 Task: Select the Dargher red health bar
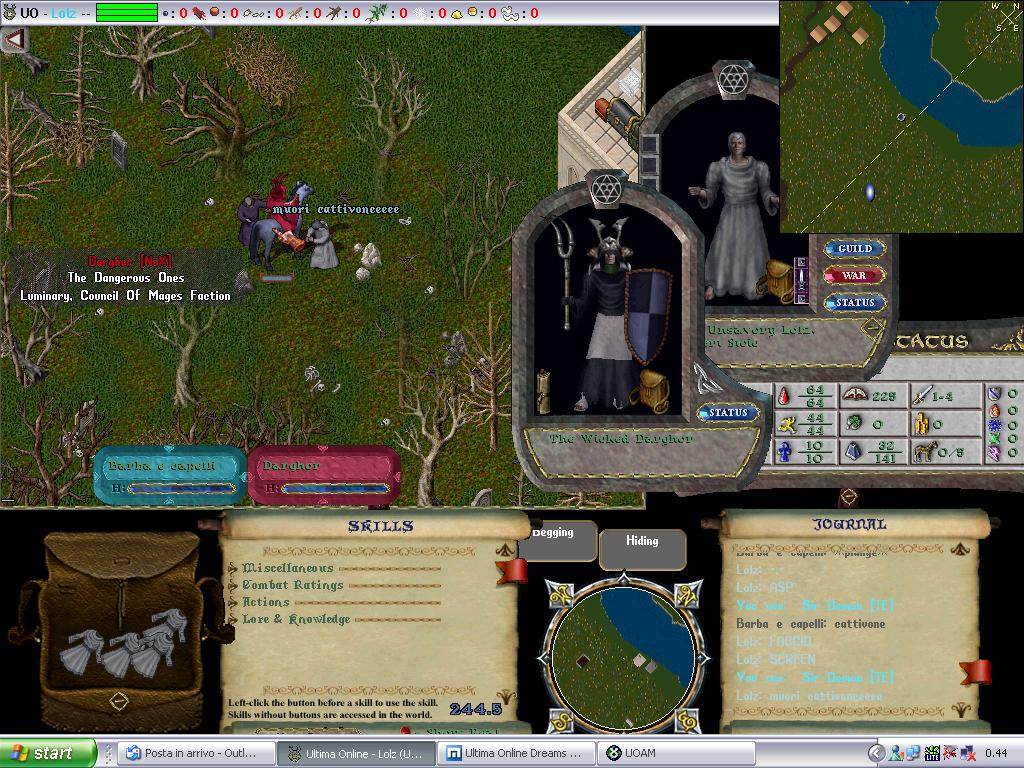(323, 475)
